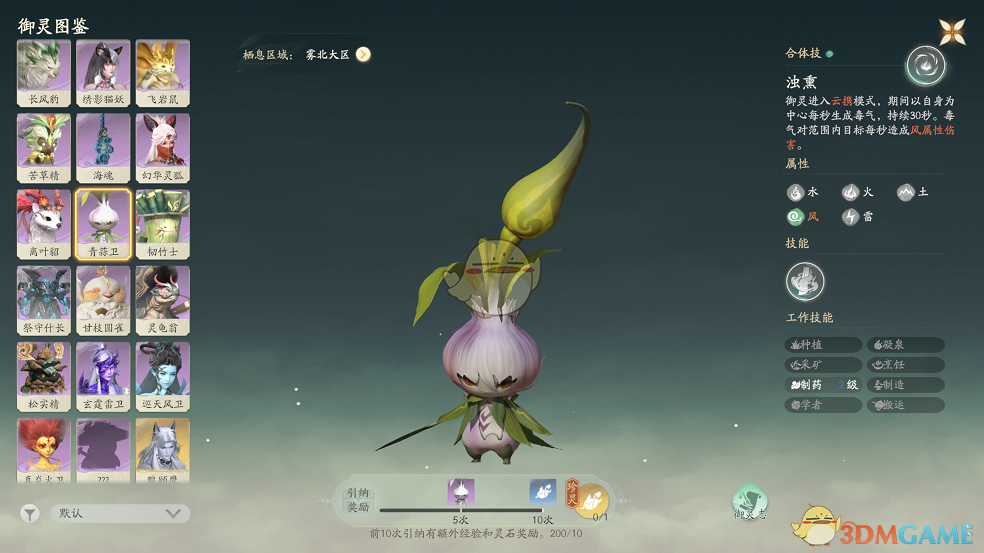
Task: Select the 松实精 spirit card
Action: [x=44, y=376]
